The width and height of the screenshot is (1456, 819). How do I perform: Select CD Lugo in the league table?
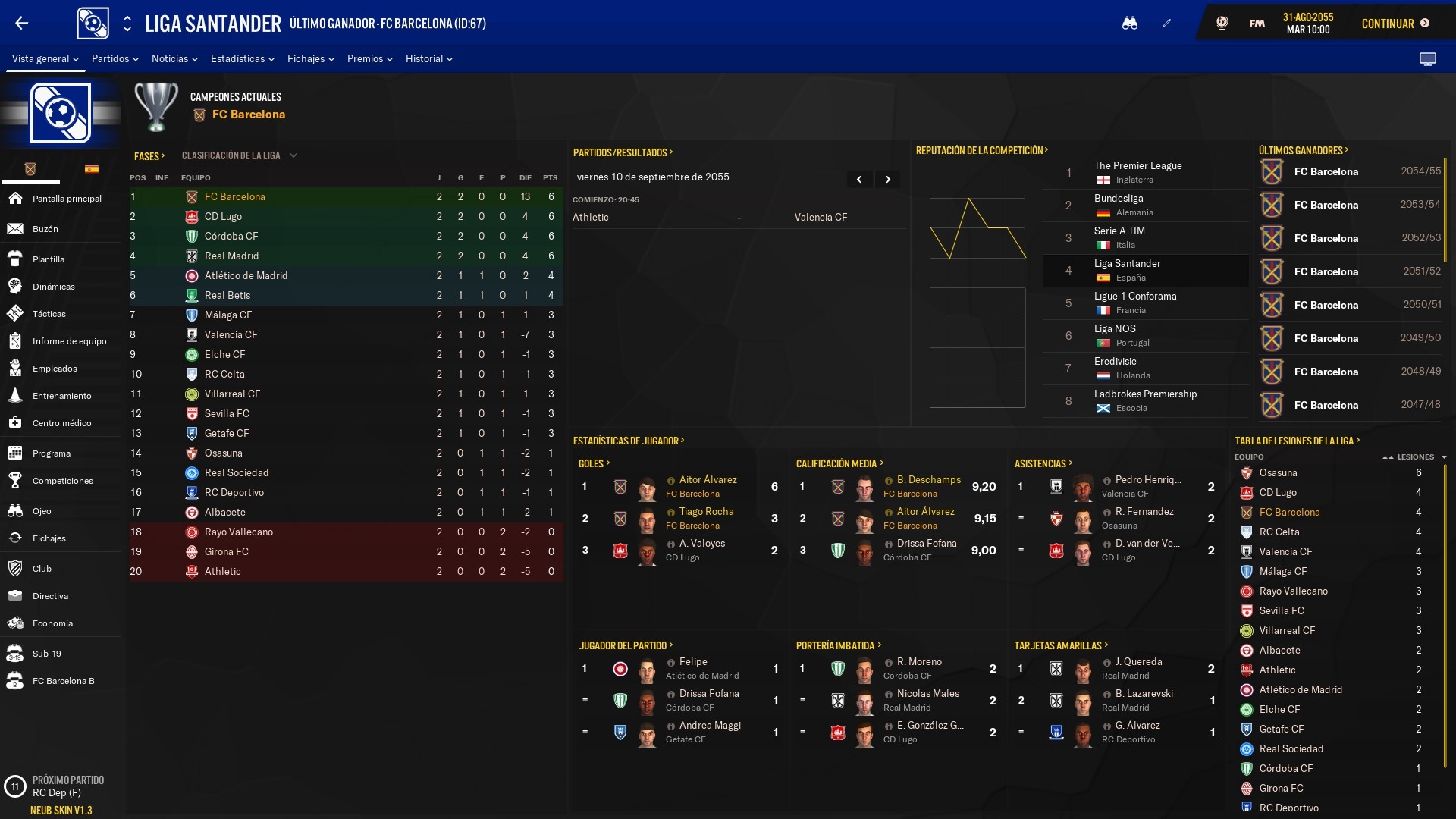[x=223, y=216]
